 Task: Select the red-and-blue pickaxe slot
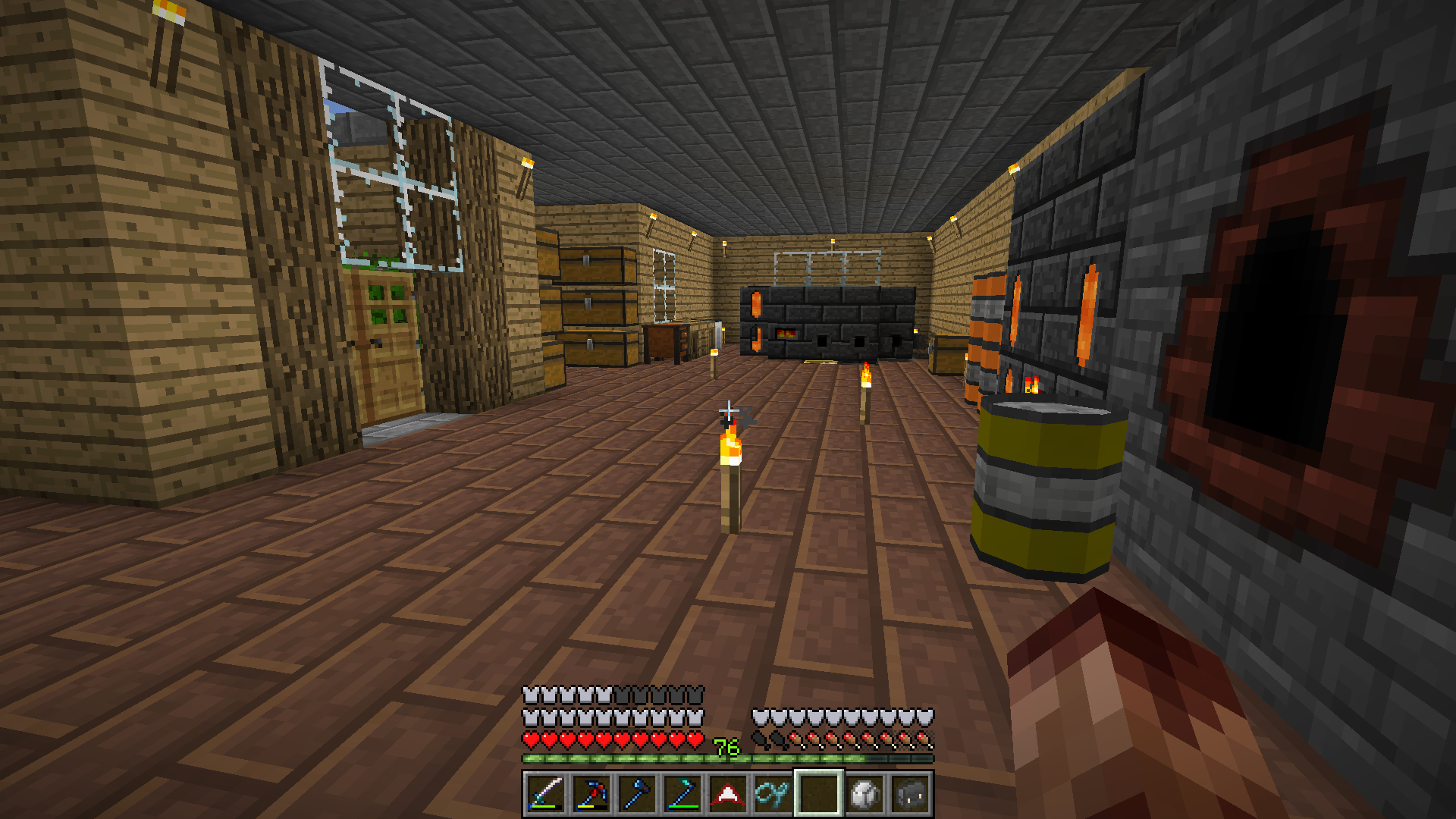coord(591,794)
